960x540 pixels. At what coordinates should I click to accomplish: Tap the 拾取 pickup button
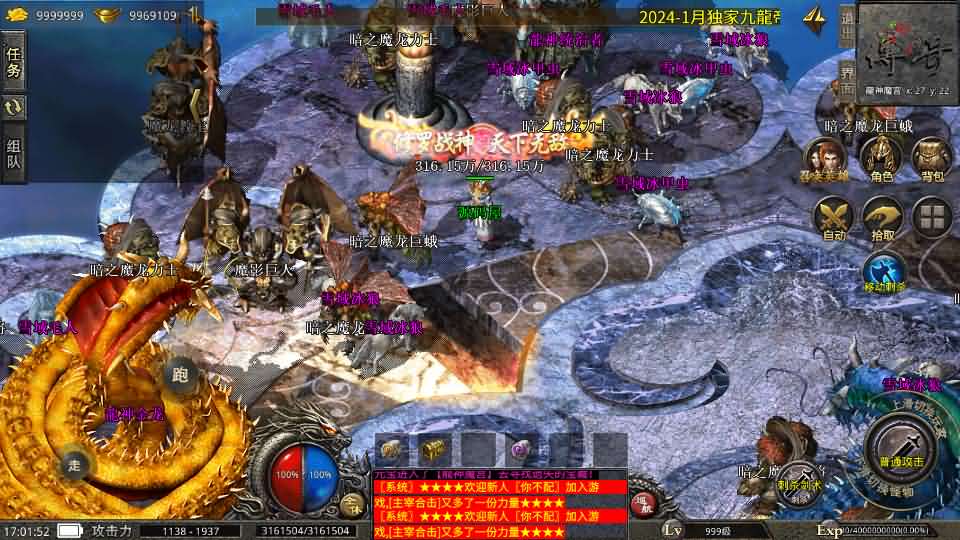pos(883,217)
